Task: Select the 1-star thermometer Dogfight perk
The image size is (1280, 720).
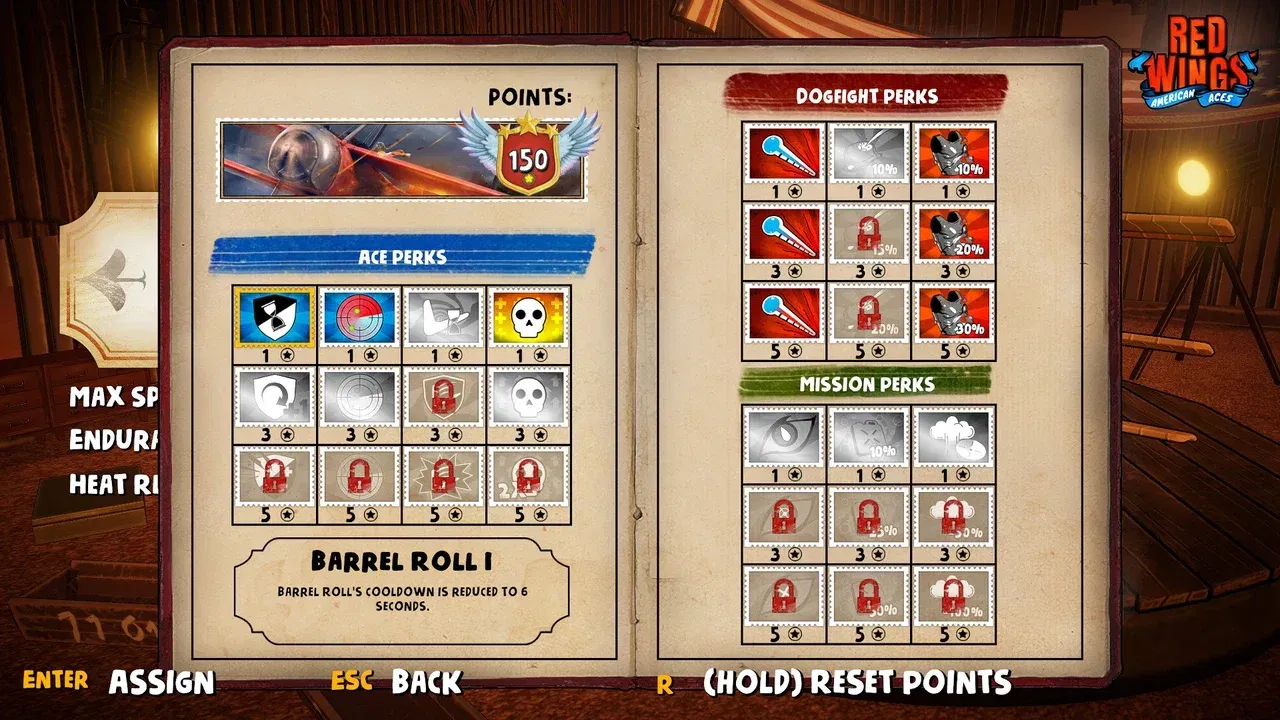Action: pyautogui.click(x=785, y=152)
